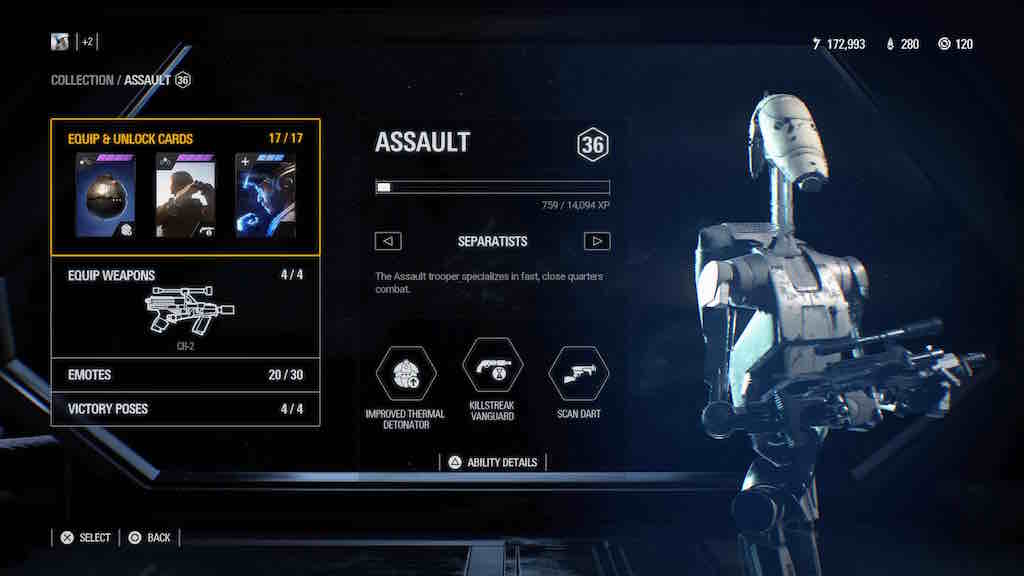Select the Improved Thermal Detonator ability icon
1024x576 pixels.
405,372
